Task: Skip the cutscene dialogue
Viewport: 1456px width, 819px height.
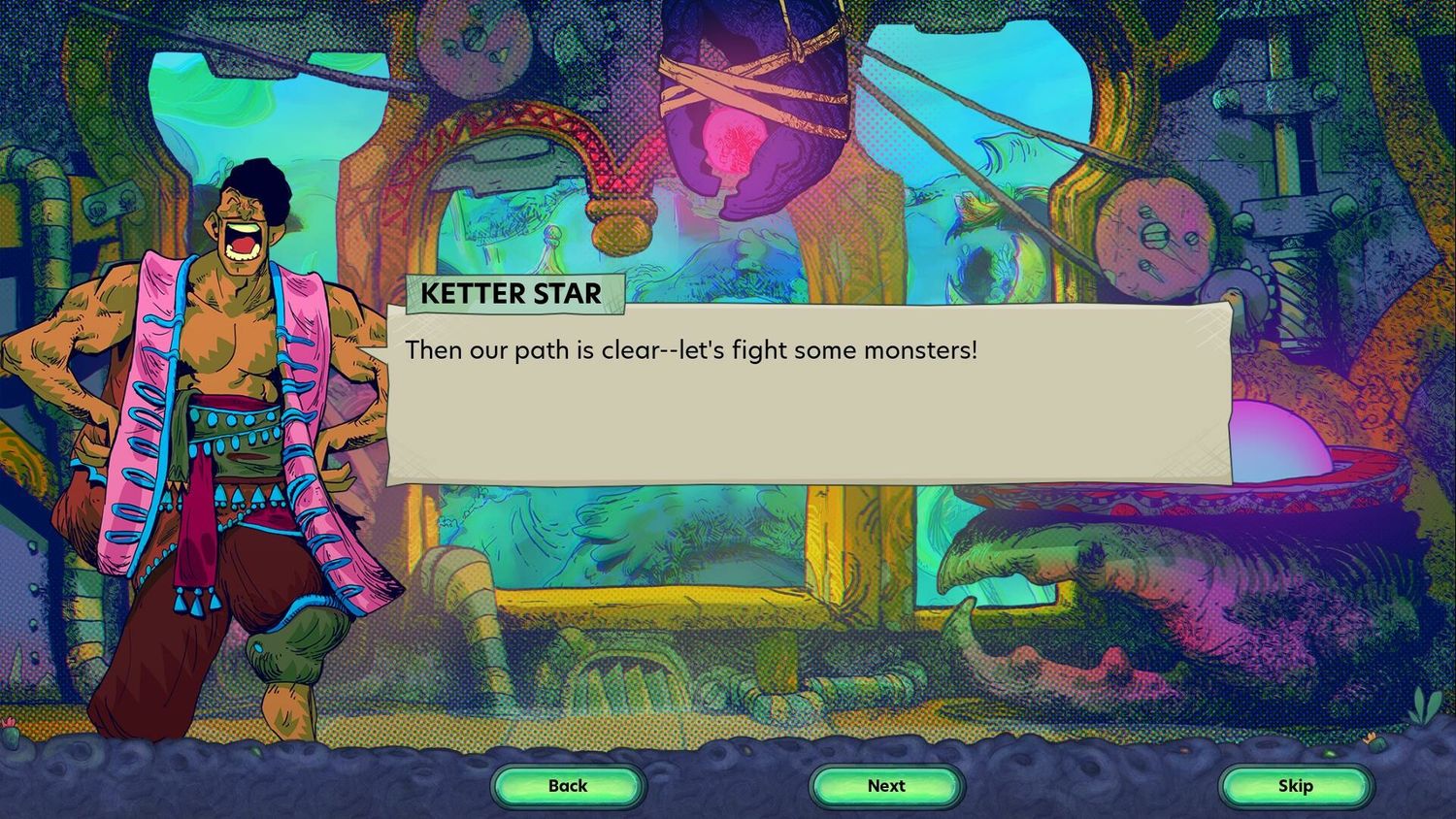Action: coord(1295,786)
